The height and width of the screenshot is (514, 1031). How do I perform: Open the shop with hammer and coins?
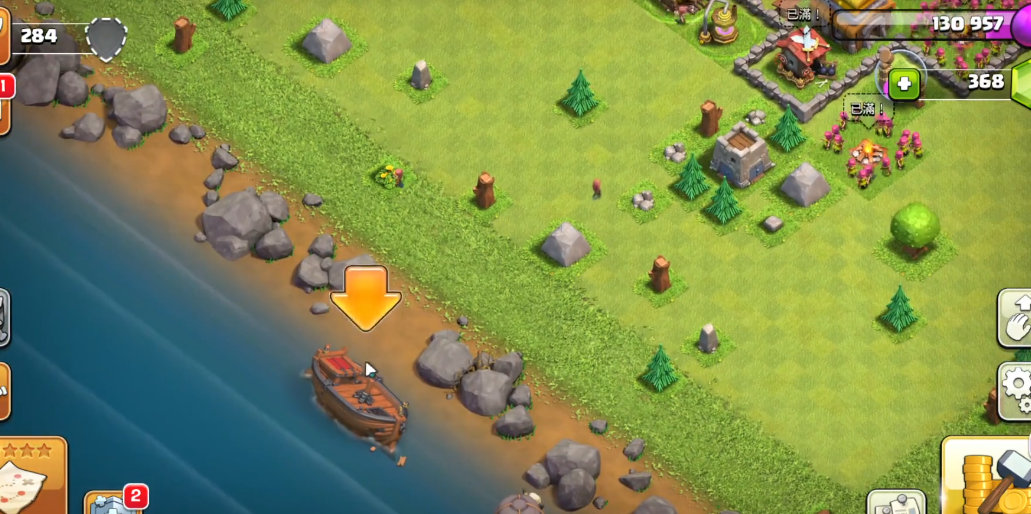point(990,477)
